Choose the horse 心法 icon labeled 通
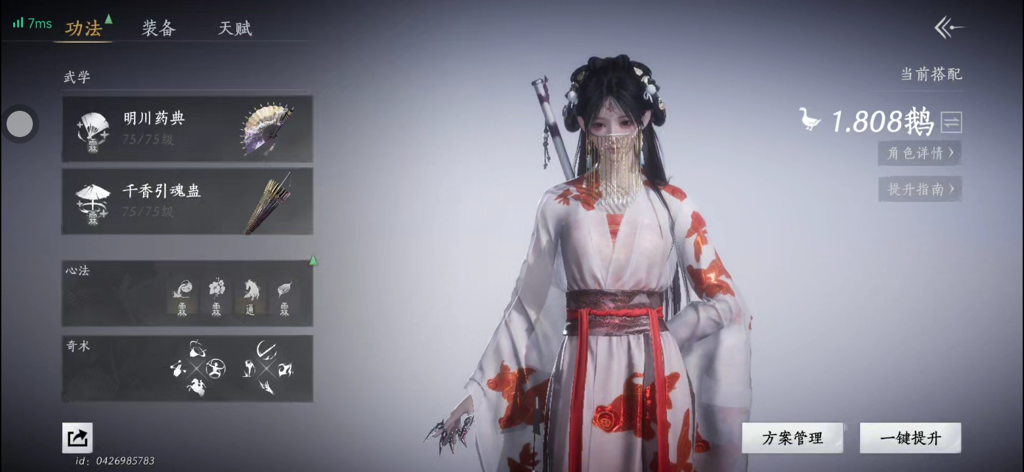Image resolution: width=1024 pixels, height=472 pixels. point(250,297)
